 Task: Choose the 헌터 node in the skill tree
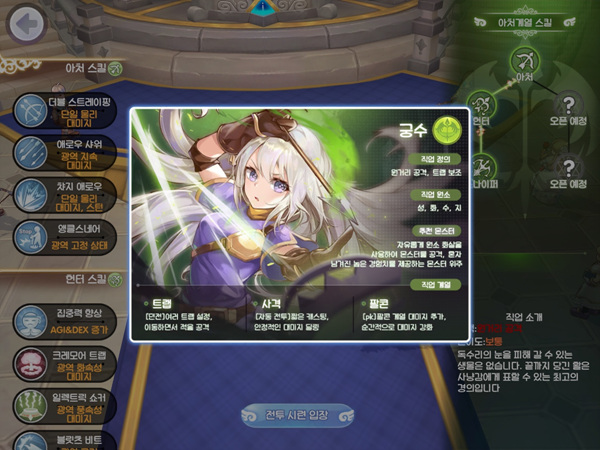pos(482,104)
